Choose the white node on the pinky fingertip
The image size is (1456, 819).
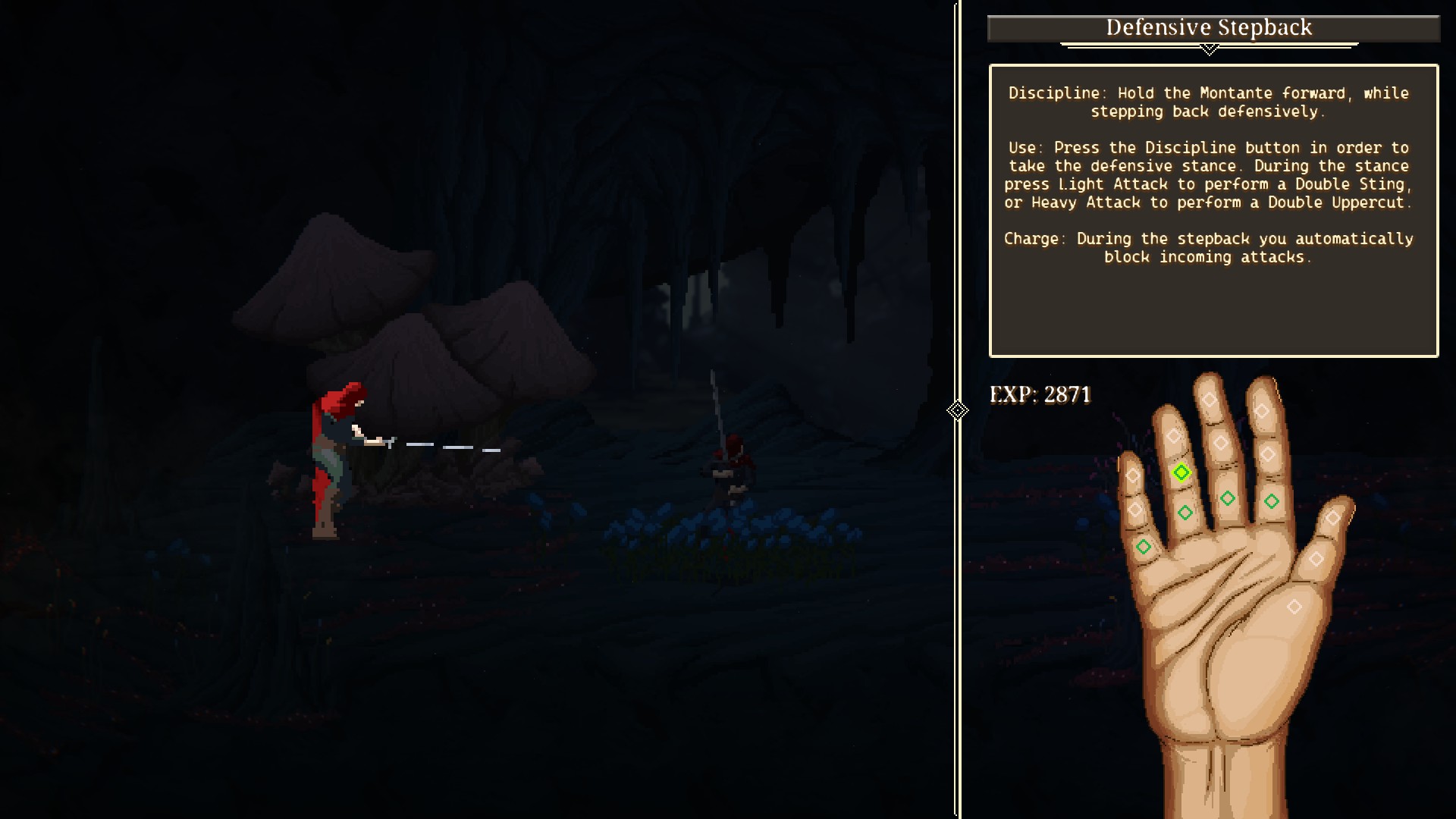coord(1132,475)
